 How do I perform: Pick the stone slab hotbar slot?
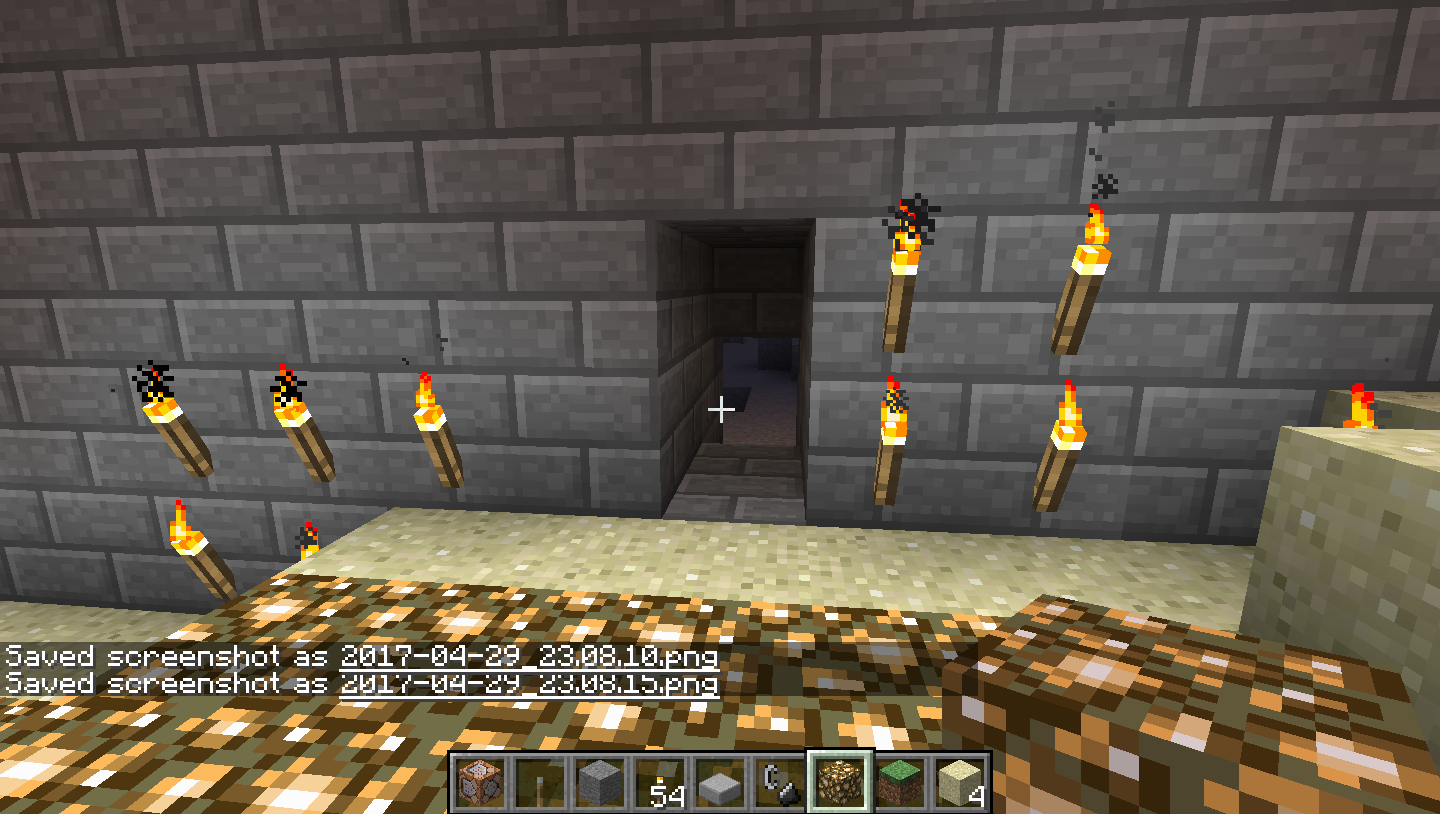pos(720,782)
